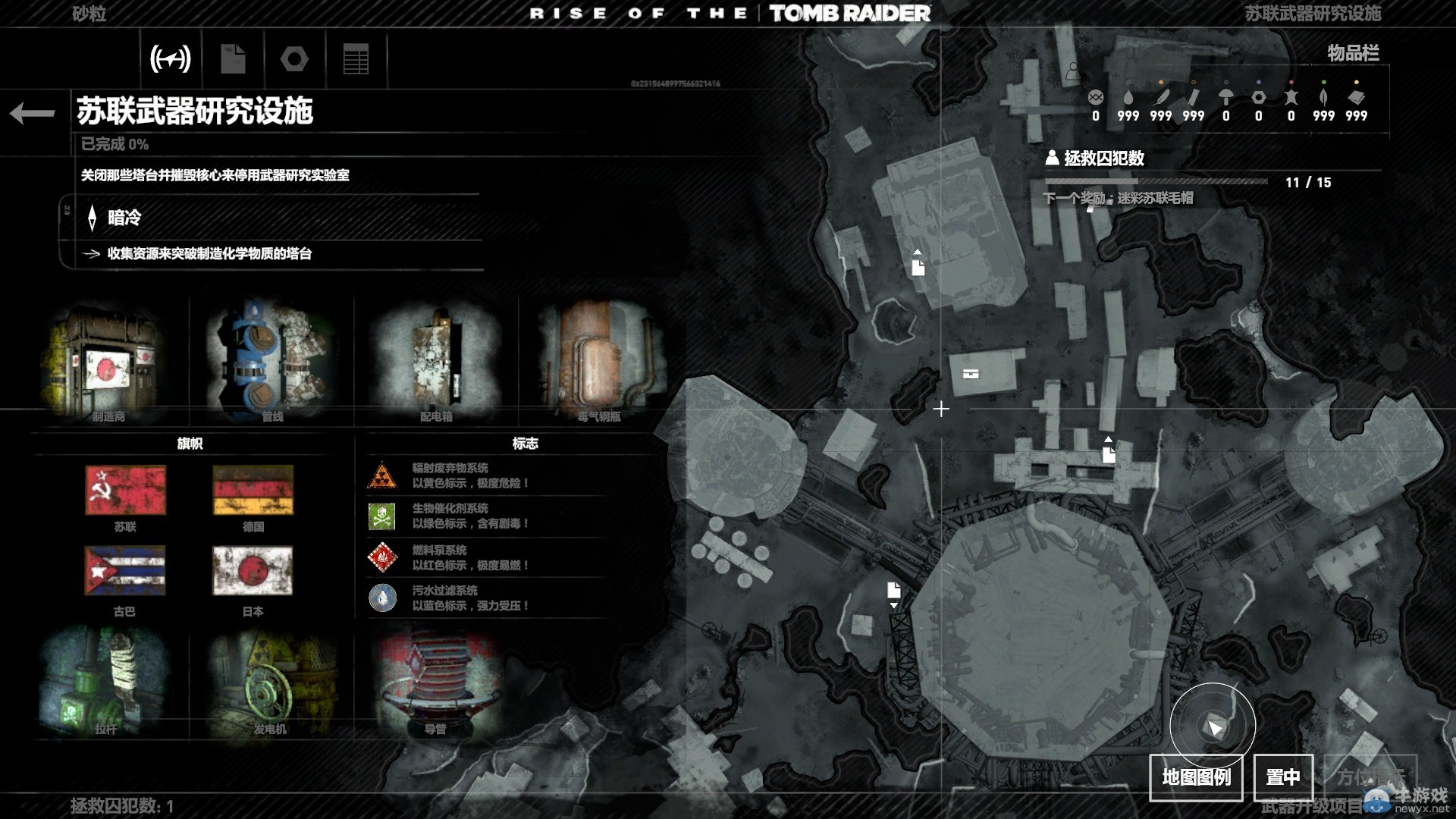Click the crate marker on the map
Image resolution: width=1456 pixels, height=819 pixels.
point(971,373)
